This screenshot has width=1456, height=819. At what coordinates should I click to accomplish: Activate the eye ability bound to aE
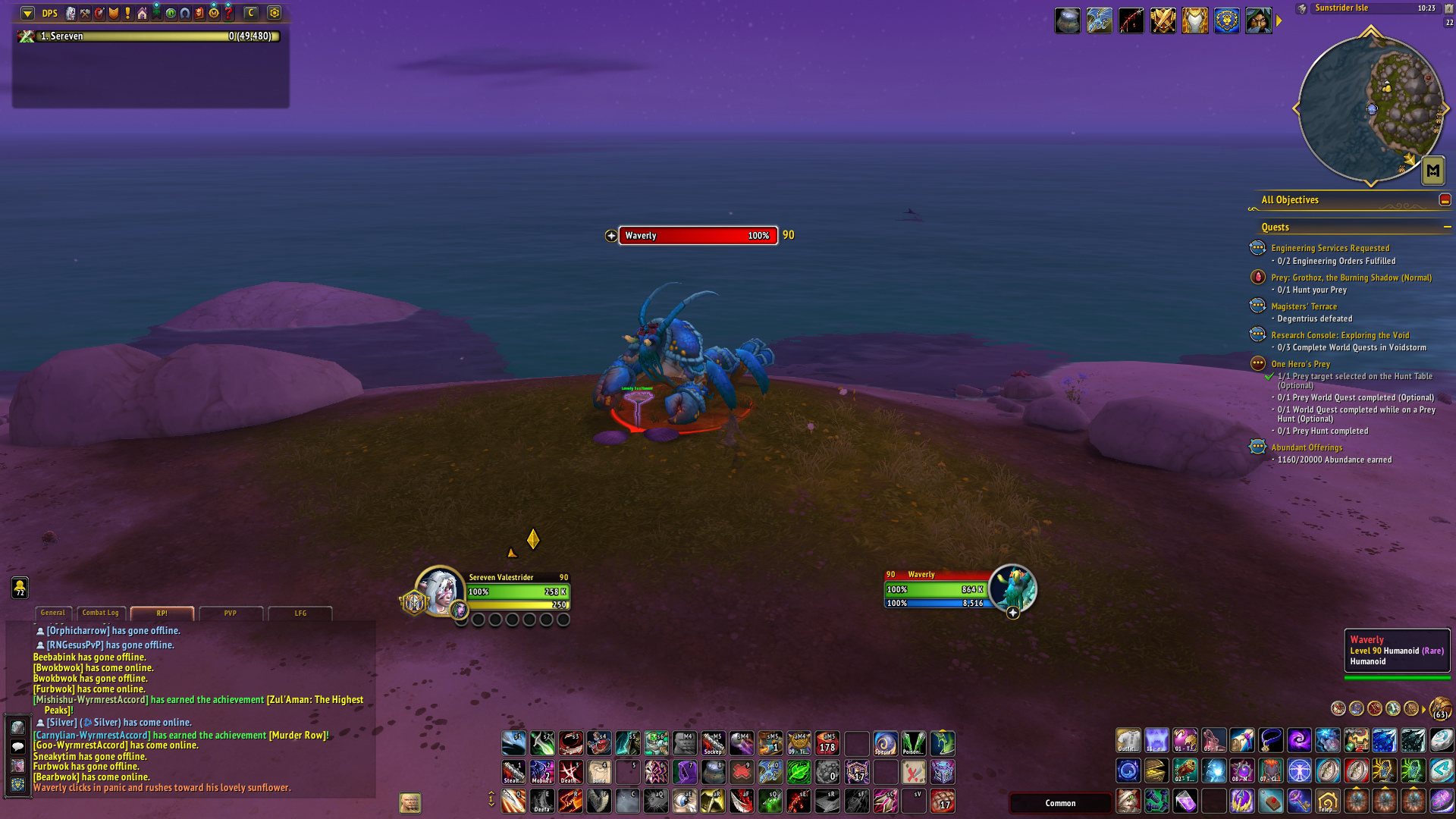pos(685,802)
